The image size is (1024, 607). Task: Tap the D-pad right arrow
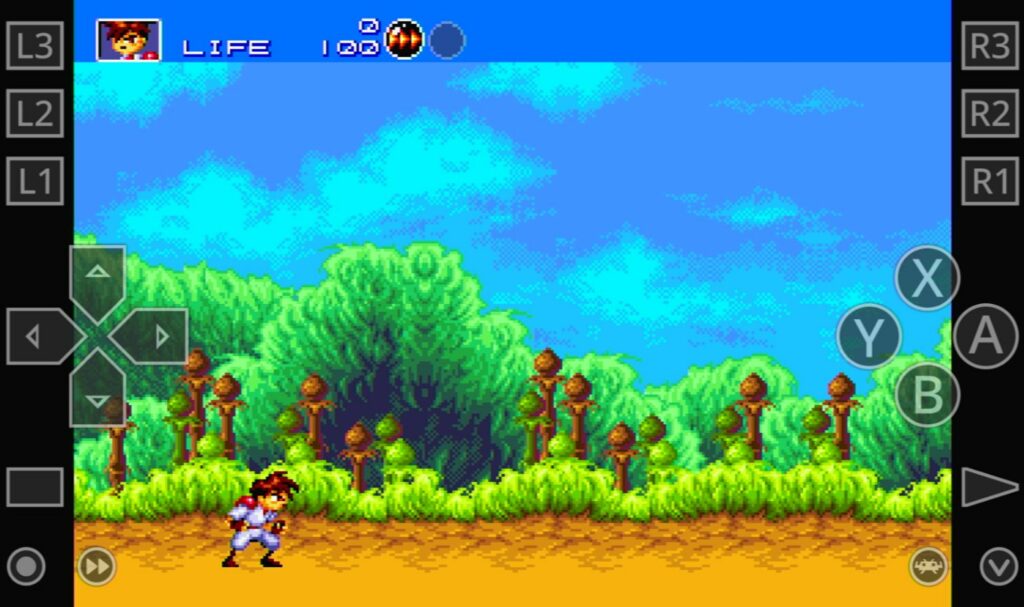[x=156, y=337]
